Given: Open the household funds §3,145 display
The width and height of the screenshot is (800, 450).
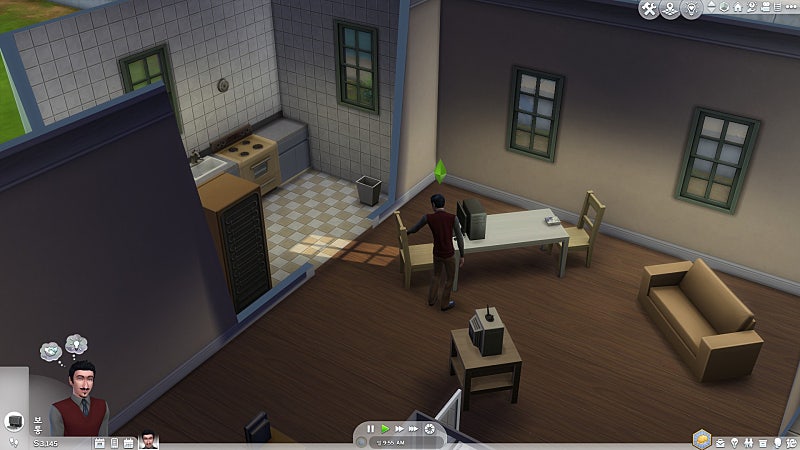Looking at the screenshot, I should pyautogui.click(x=46, y=442).
